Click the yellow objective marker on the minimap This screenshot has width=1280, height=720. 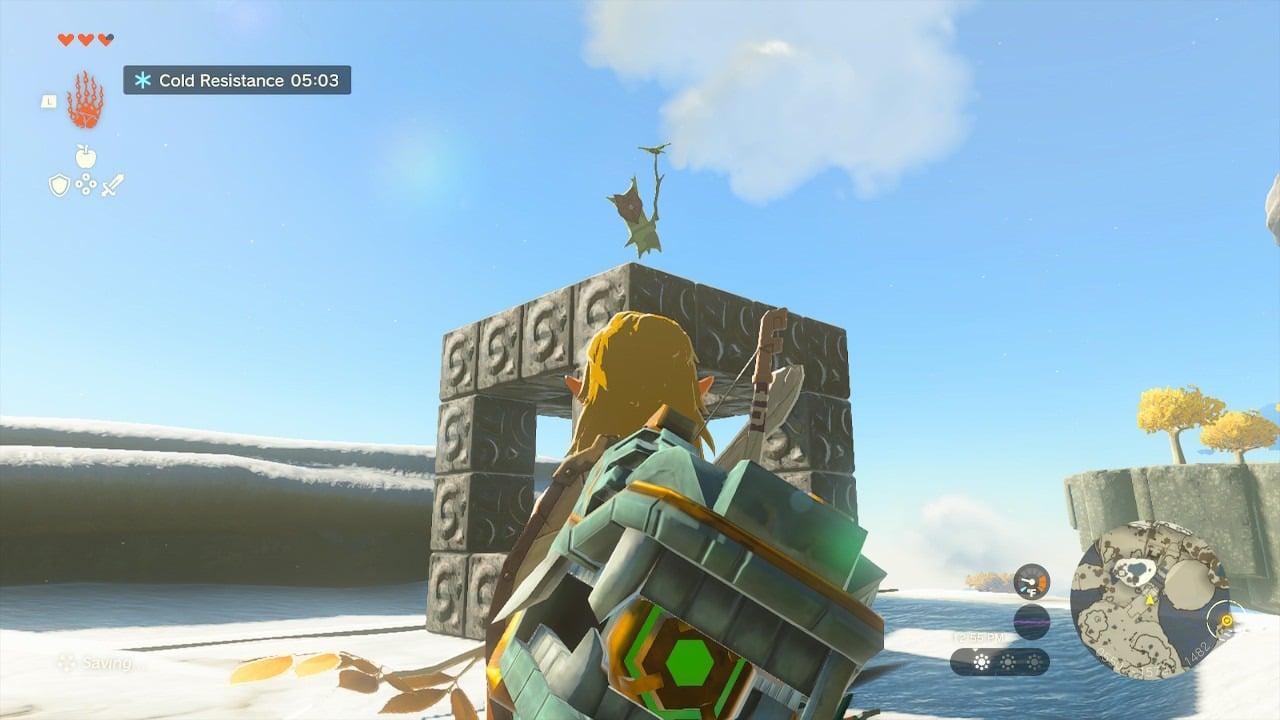pos(1226,621)
